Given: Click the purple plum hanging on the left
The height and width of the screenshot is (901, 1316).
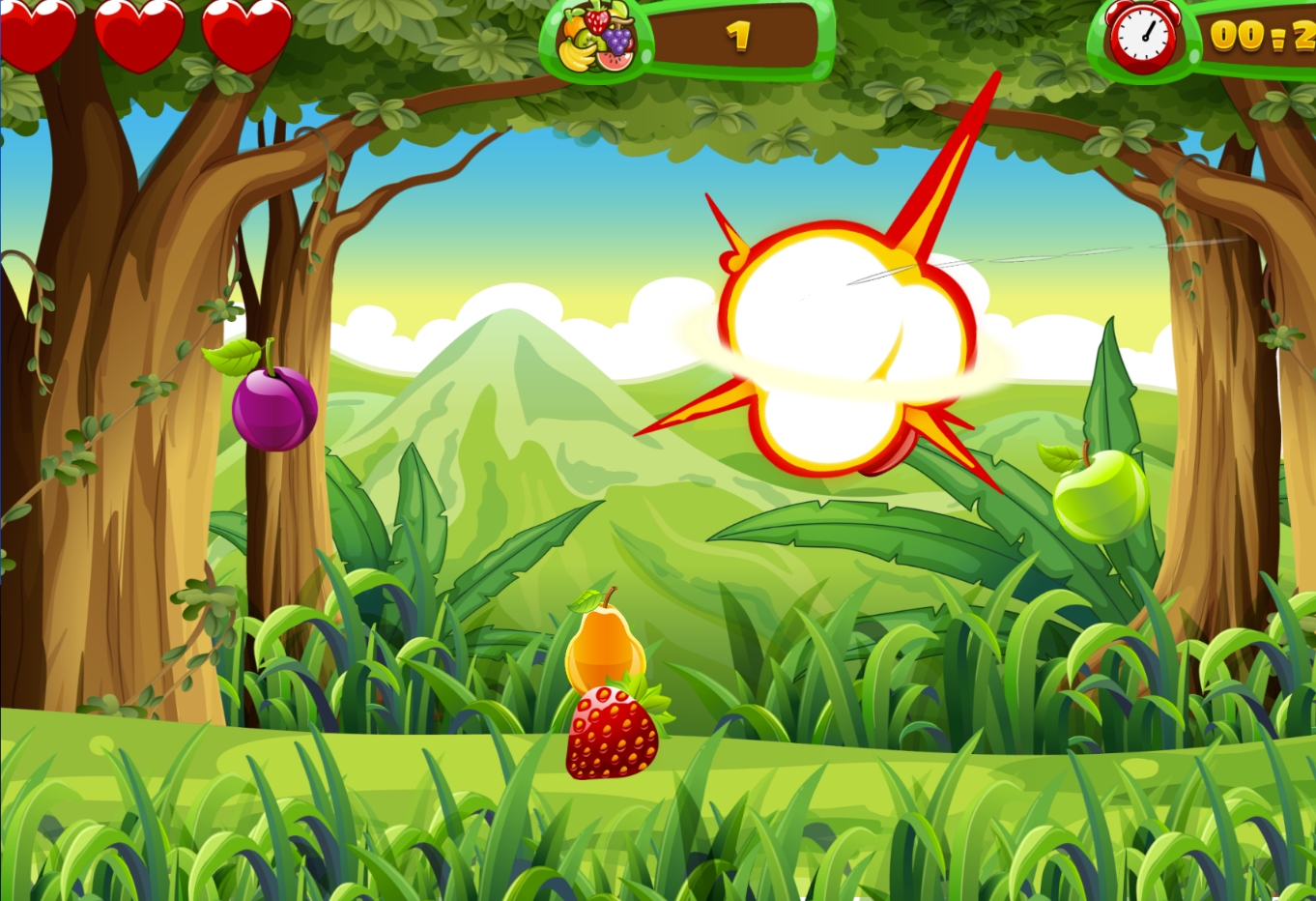Looking at the screenshot, I should 273,406.
